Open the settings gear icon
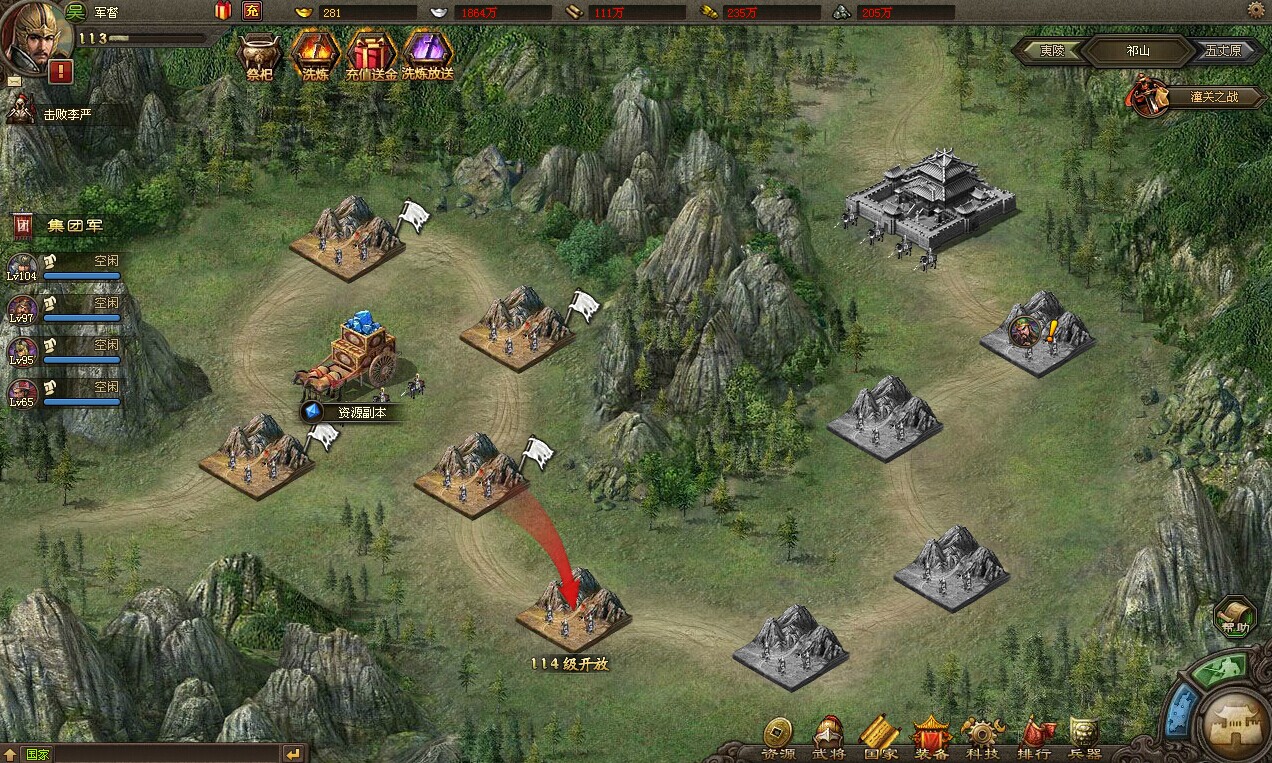 (x=1256, y=10)
